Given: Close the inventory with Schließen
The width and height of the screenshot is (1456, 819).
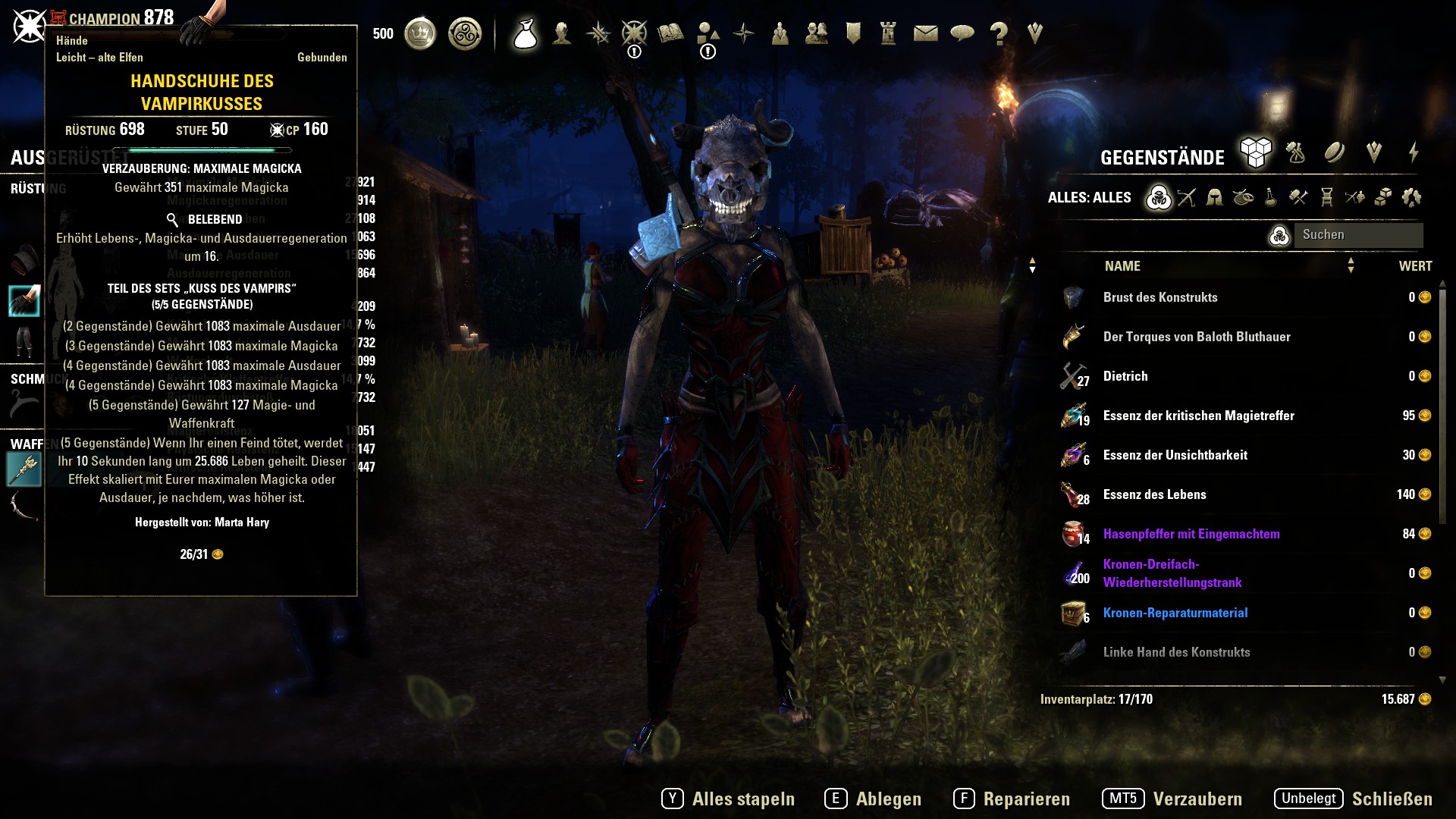Looking at the screenshot, I should coord(1392,799).
